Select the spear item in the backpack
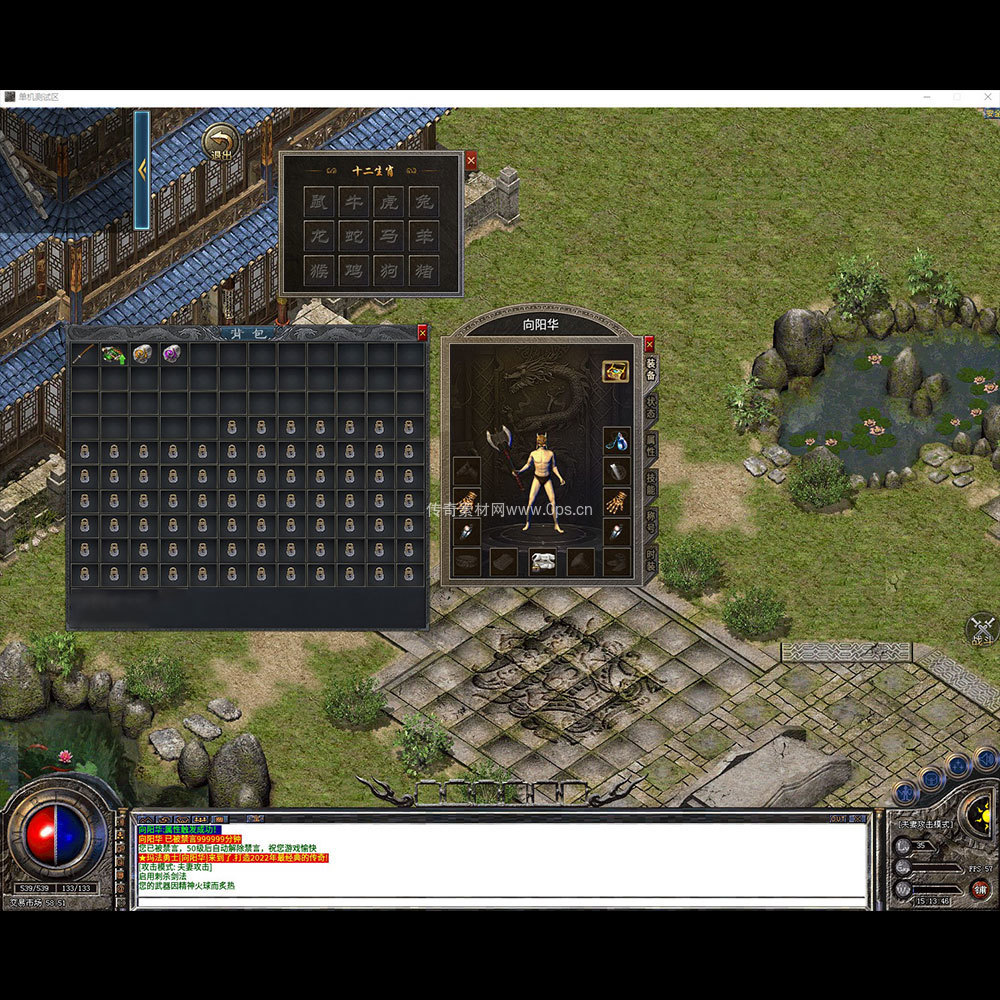Screen dimensions: 1000x1000 point(84,354)
